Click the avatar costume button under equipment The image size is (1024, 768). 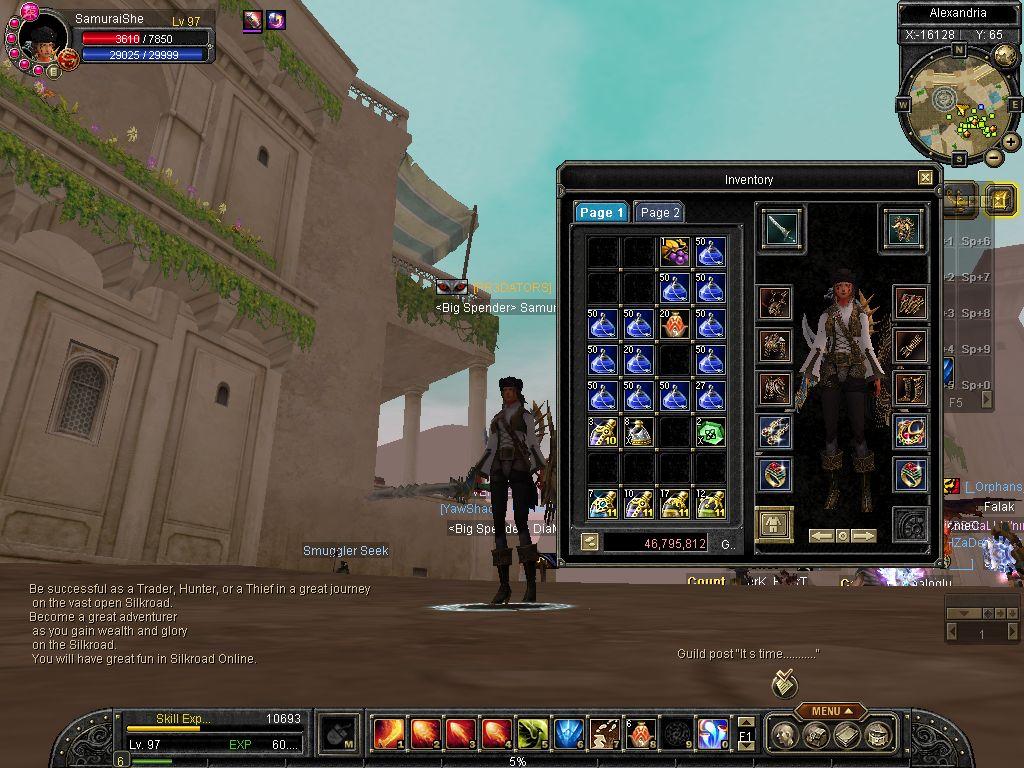pos(774,523)
